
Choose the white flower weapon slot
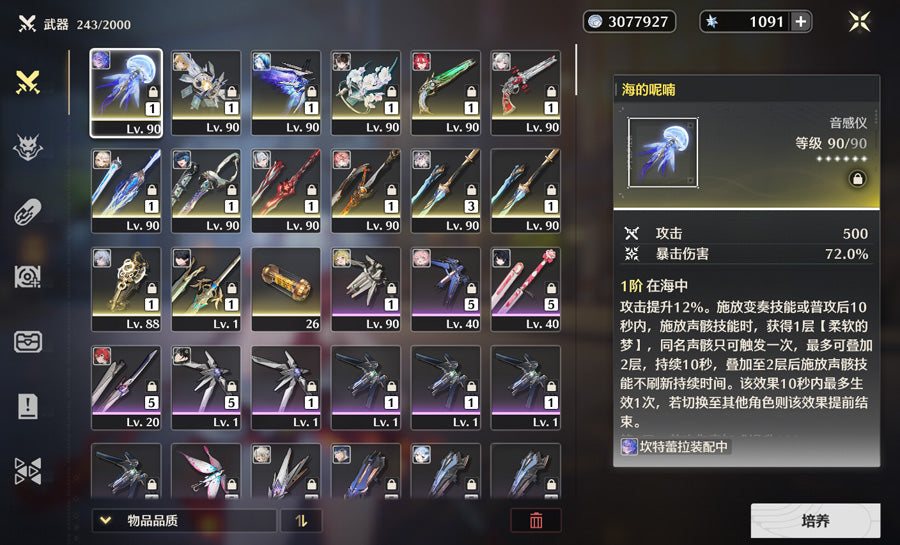(x=366, y=92)
